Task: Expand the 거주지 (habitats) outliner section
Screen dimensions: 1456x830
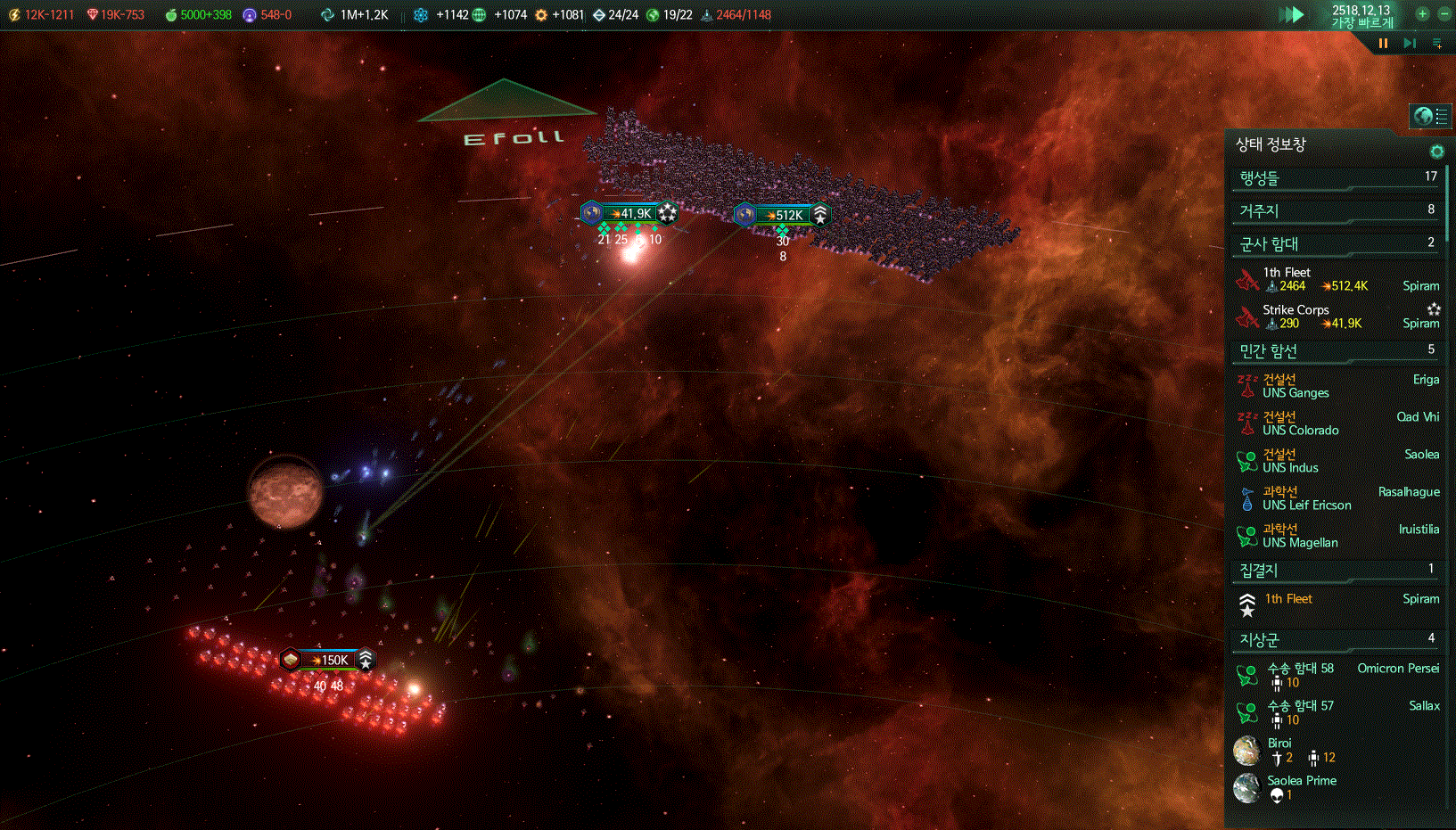Action: click(x=1336, y=210)
